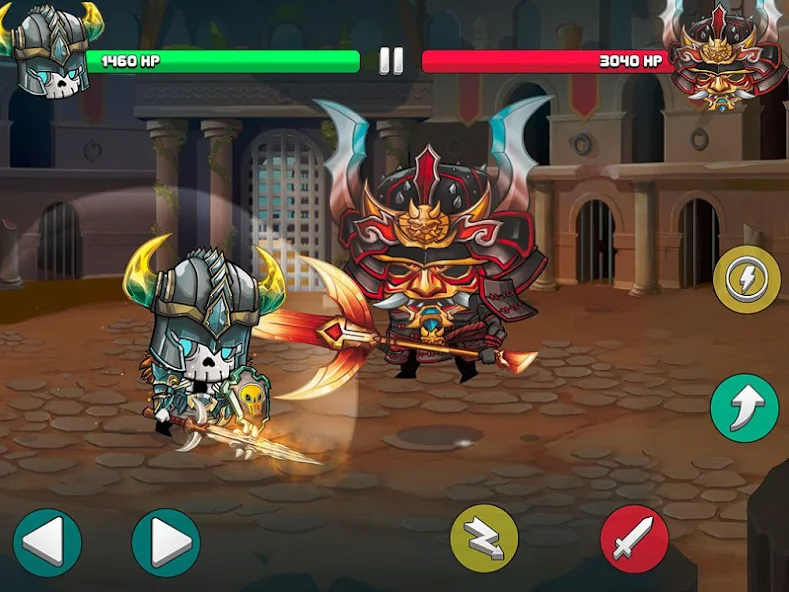Image resolution: width=789 pixels, height=592 pixels.
Task: Attack with the red sword button
Action: point(634,539)
